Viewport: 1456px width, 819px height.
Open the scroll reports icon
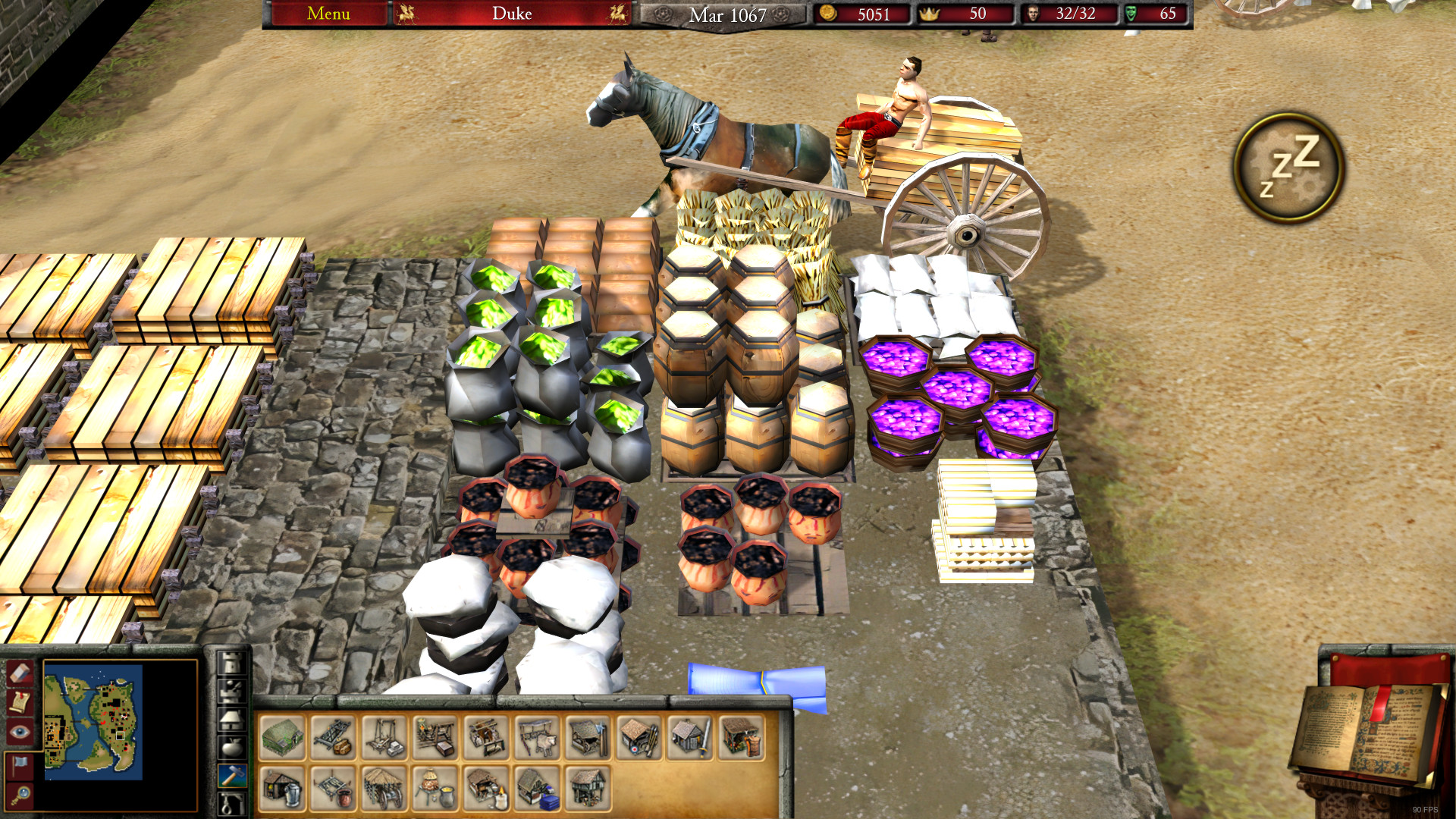coord(20,702)
